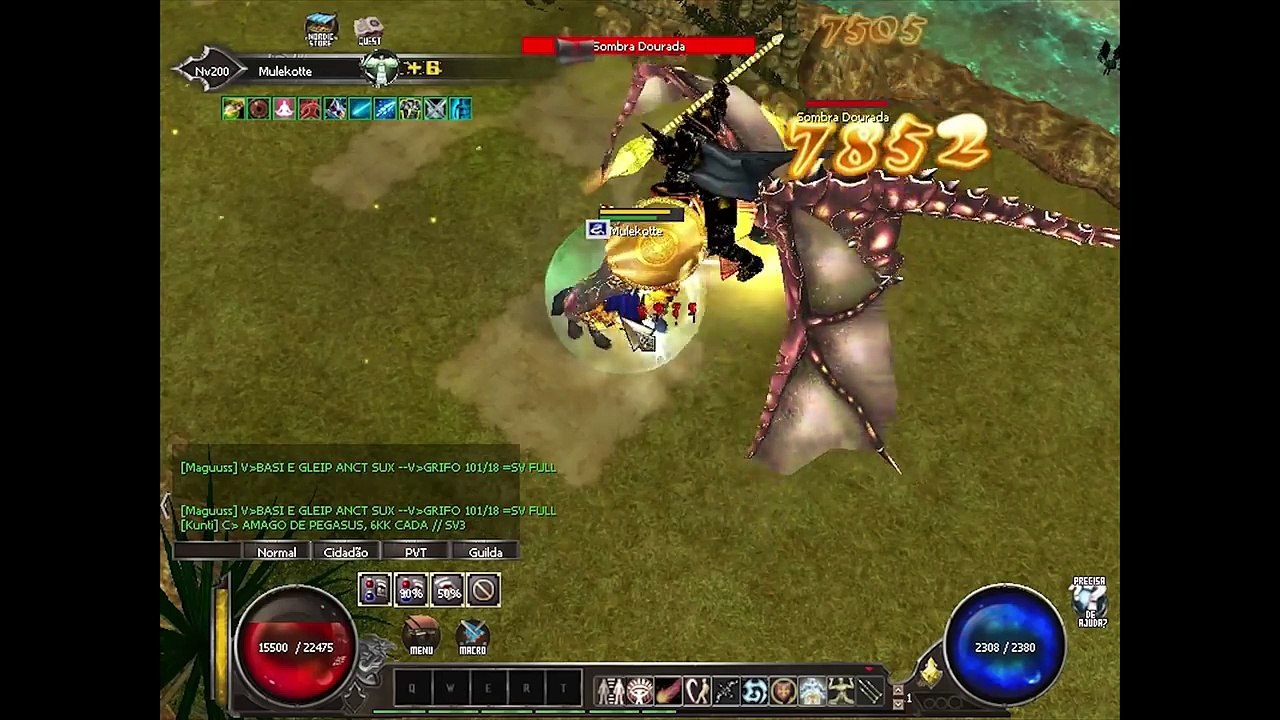Toggle the 90% auto-potion setting
The image size is (1280, 720).
[411, 590]
